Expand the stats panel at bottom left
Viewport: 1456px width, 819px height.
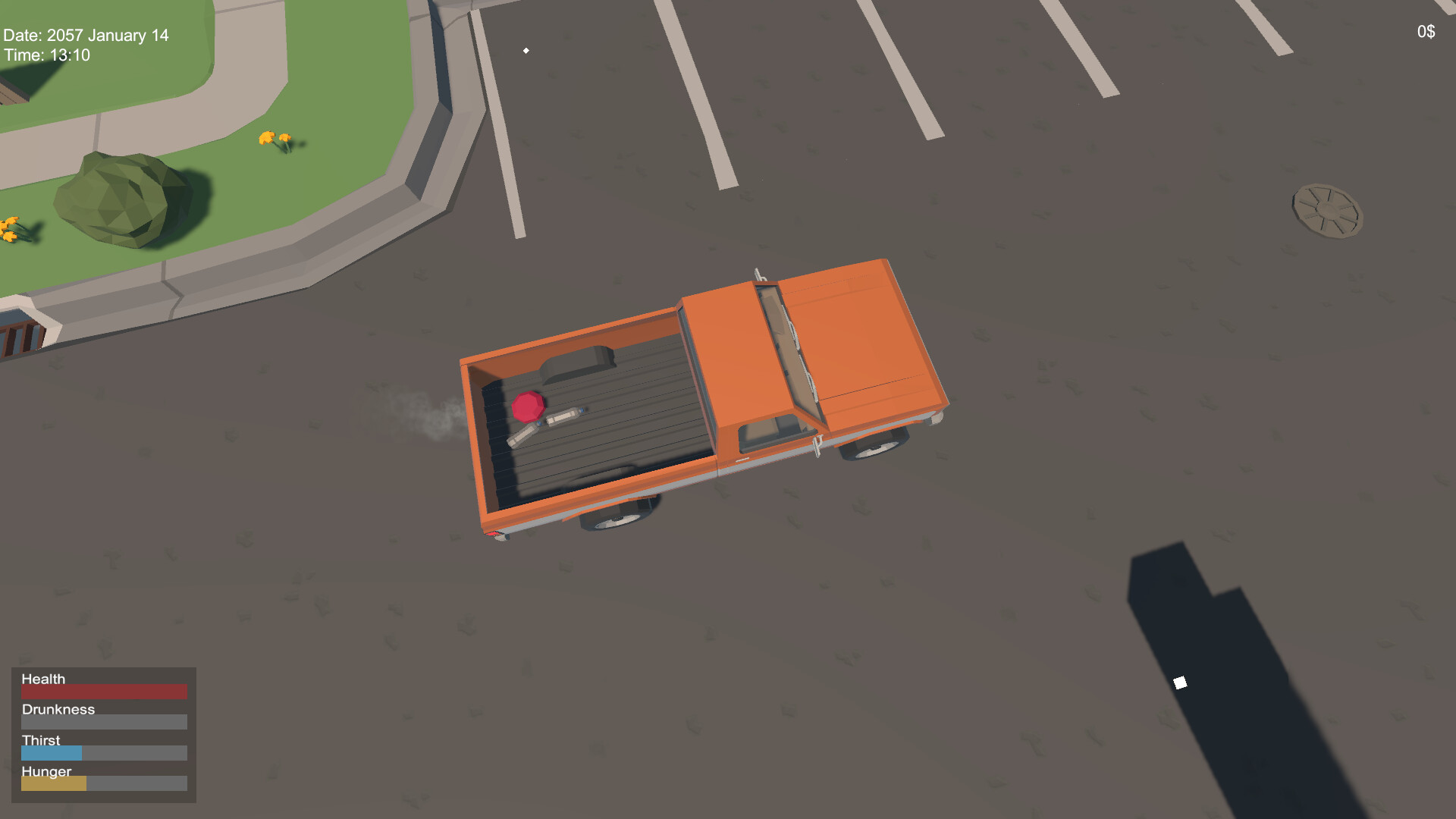click(x=103, y=732)
